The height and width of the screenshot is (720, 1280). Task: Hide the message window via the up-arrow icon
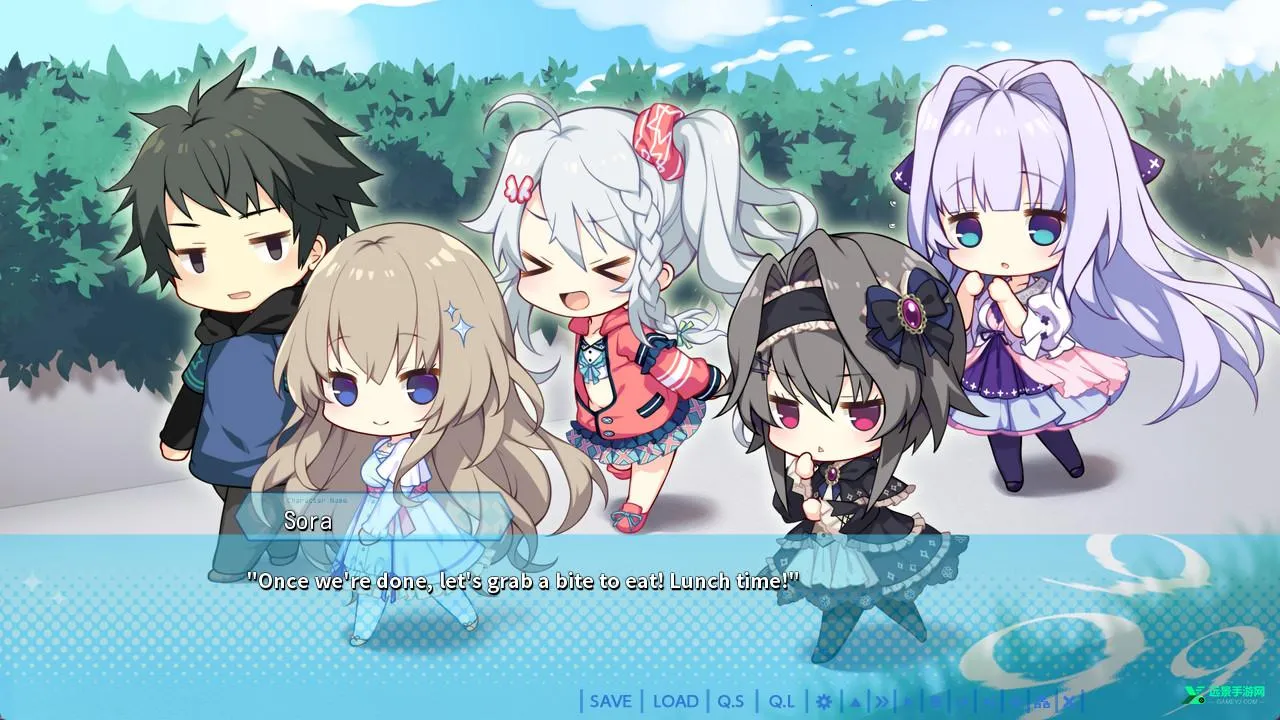point(856,701)
